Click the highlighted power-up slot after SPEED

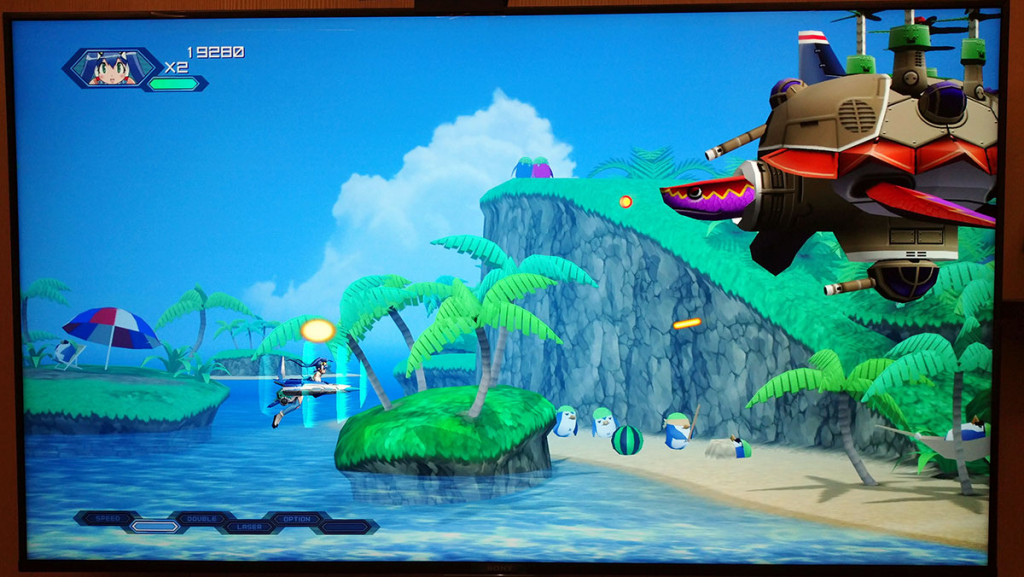153,526
